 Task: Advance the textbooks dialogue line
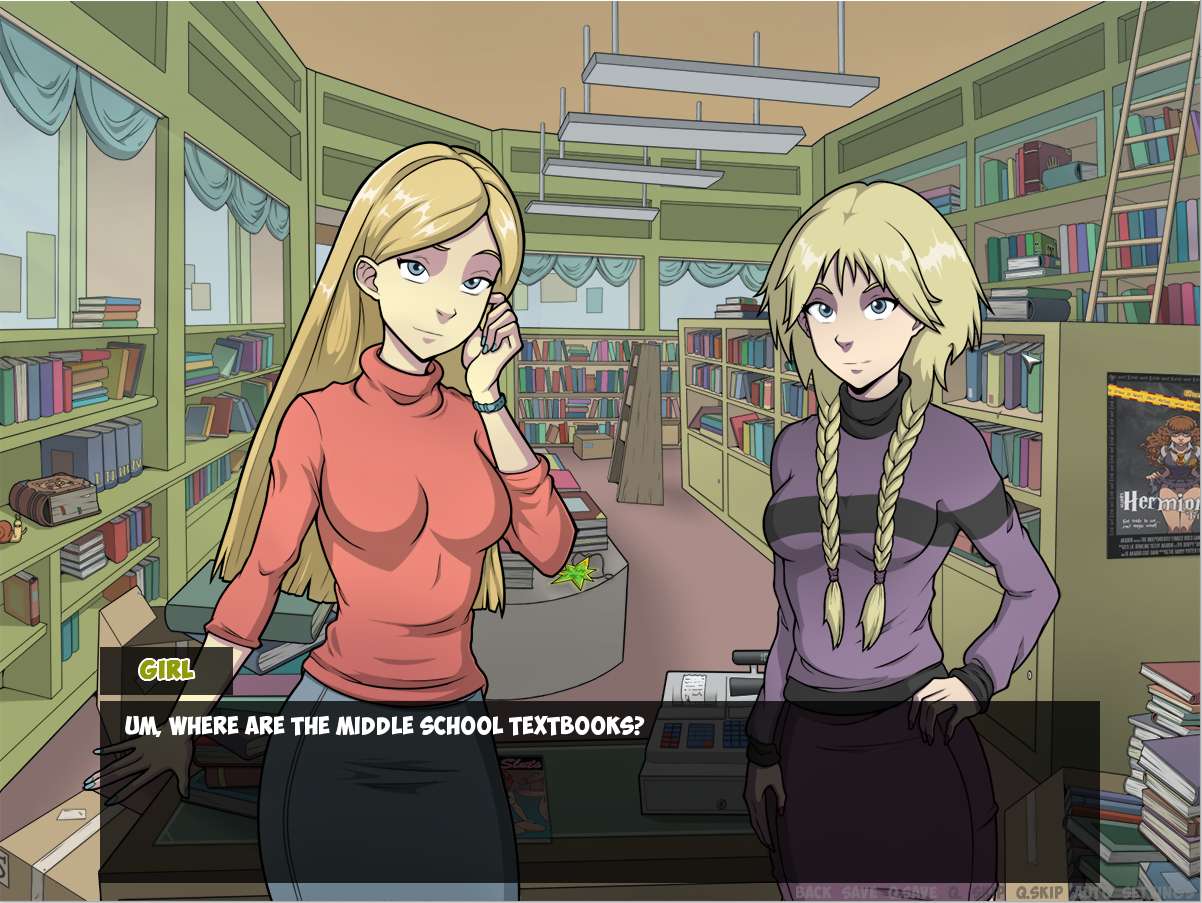pos(600,780)
